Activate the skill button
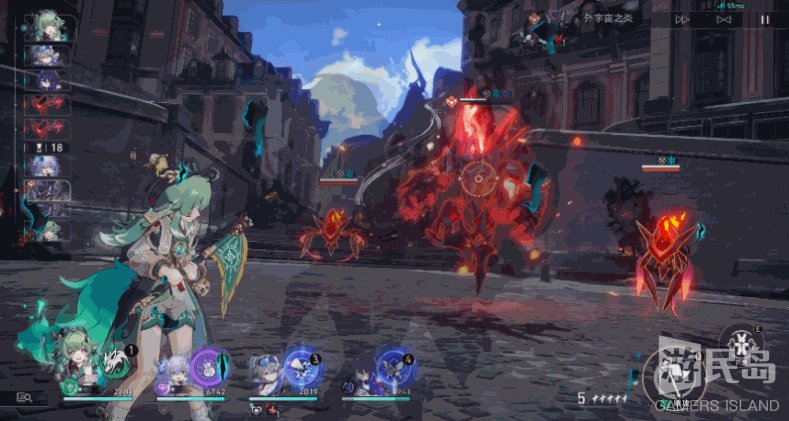Screen dimensions: 789x421 742,345
